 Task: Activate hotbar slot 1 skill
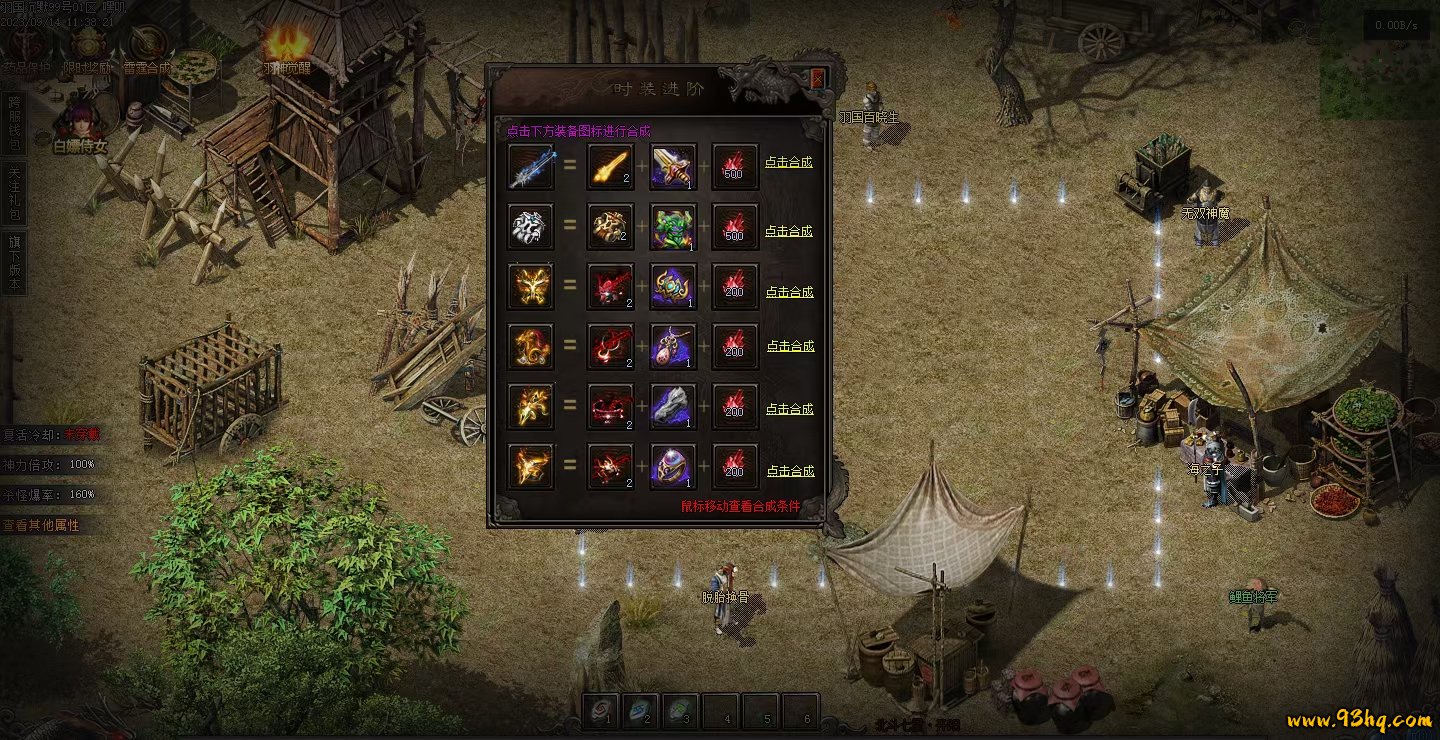click(x=600, y=709)
